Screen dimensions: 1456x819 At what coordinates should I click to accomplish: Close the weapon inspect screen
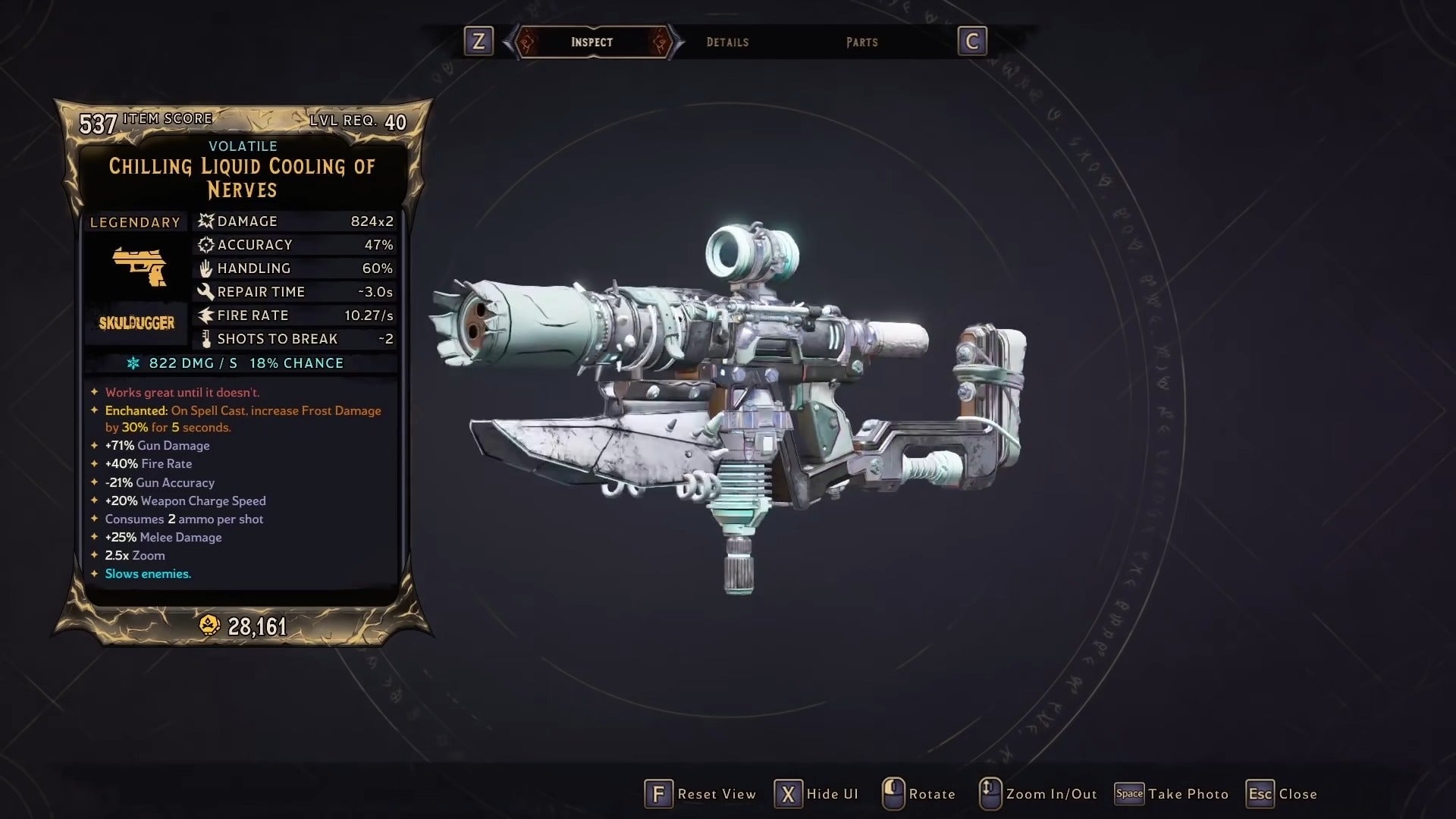click(x=1282, y=794)
